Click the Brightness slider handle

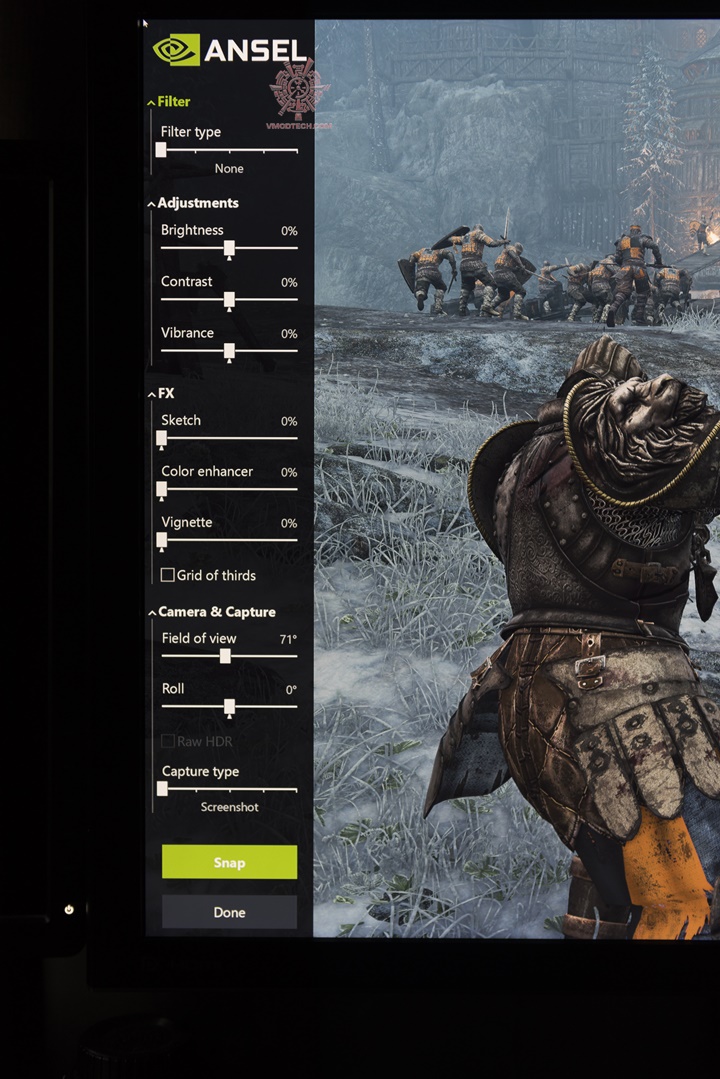[229, 247]
